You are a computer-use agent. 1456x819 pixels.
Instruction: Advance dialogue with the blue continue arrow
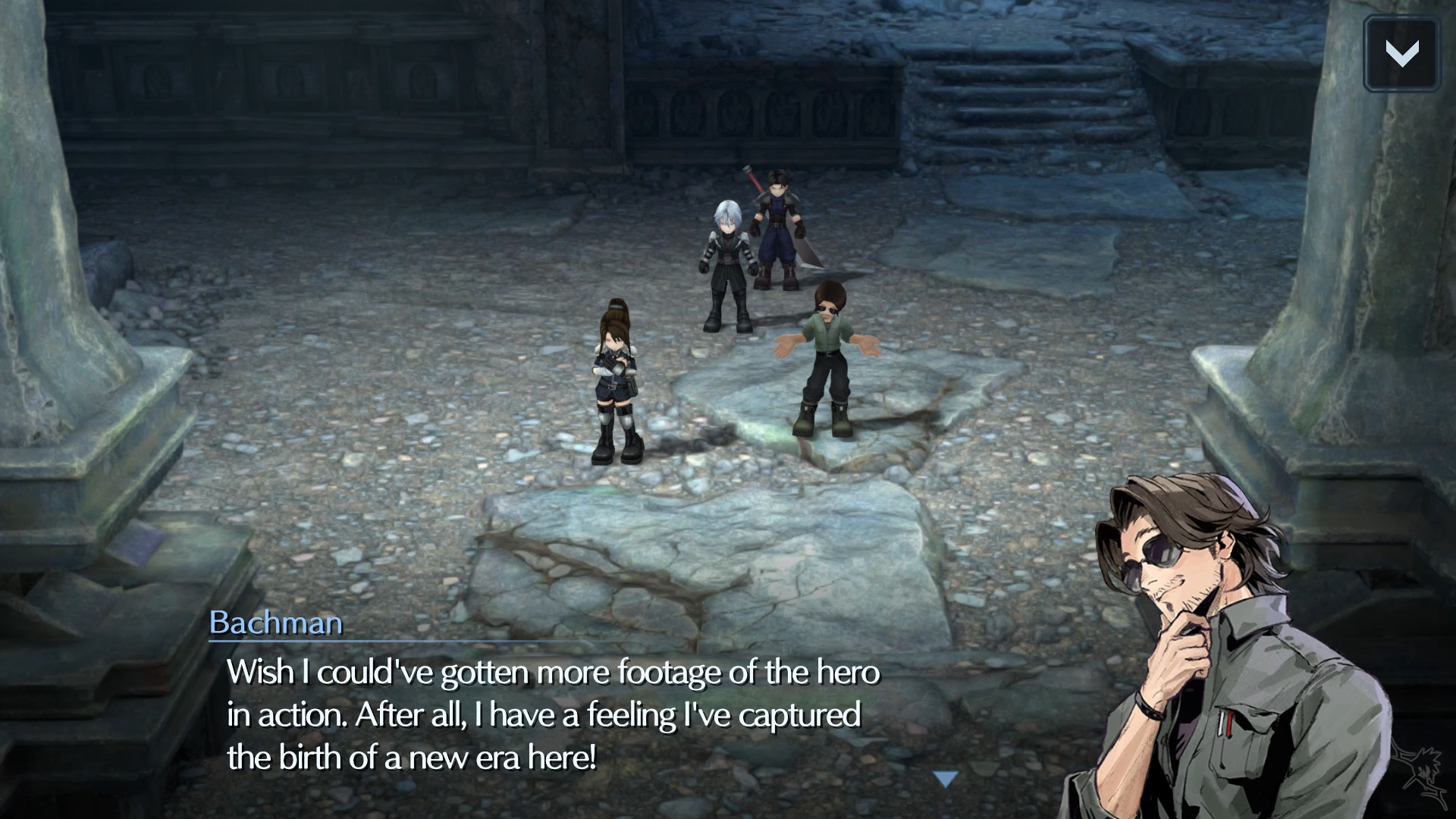tap(946, 779)
